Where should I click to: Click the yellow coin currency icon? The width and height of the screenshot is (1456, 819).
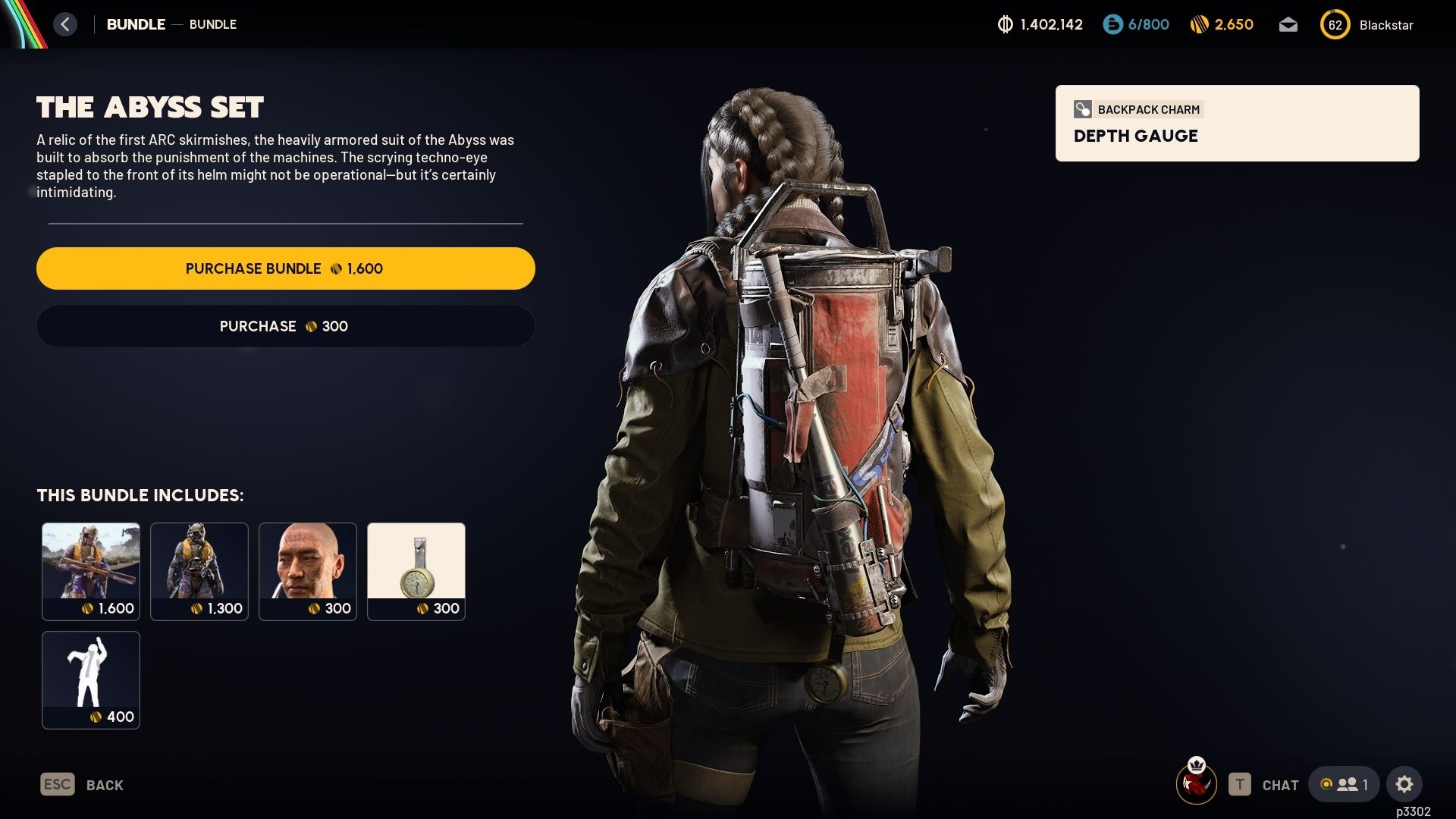pyautogui.click(x=1201, y=24)
